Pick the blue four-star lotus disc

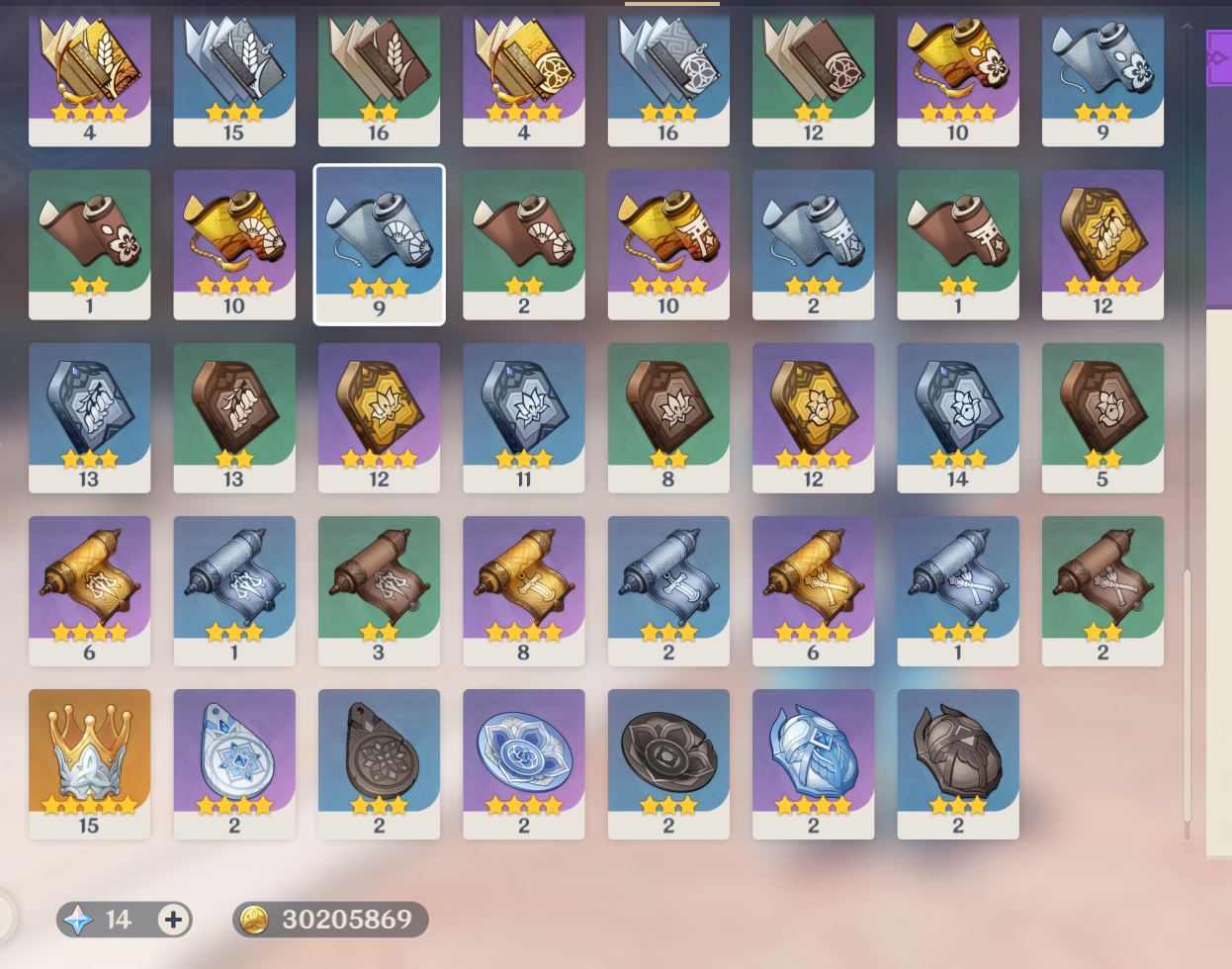click(x=523, y=763)
